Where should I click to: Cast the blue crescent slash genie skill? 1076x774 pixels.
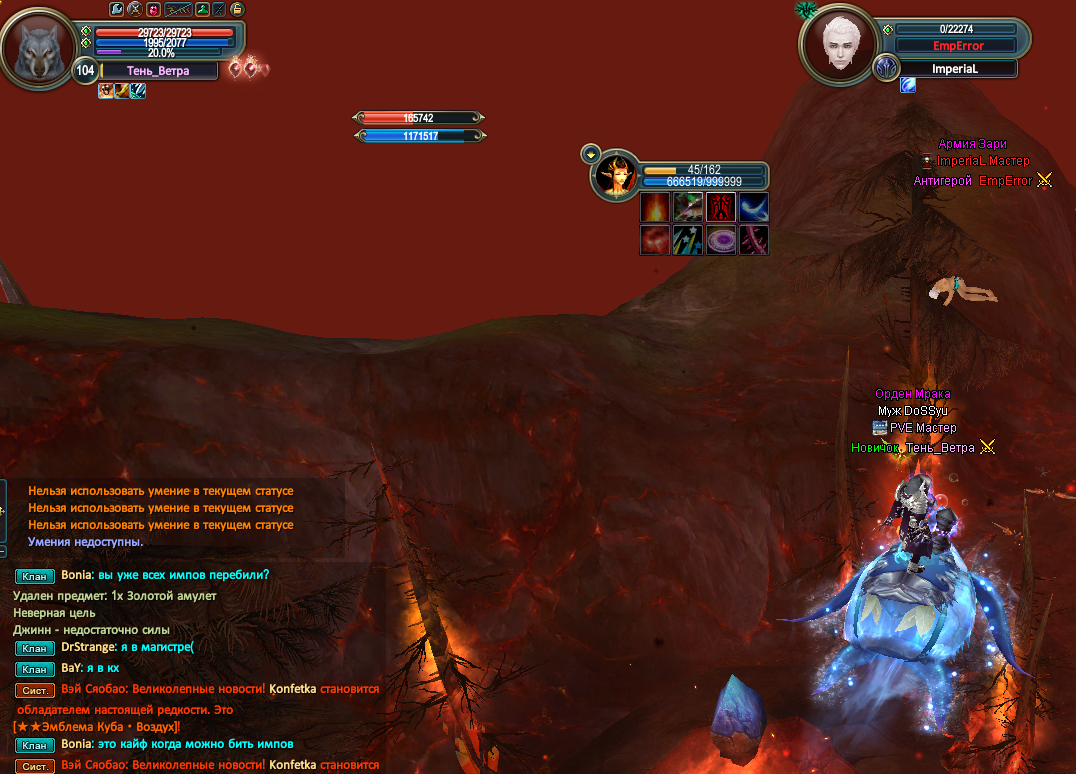754,208
